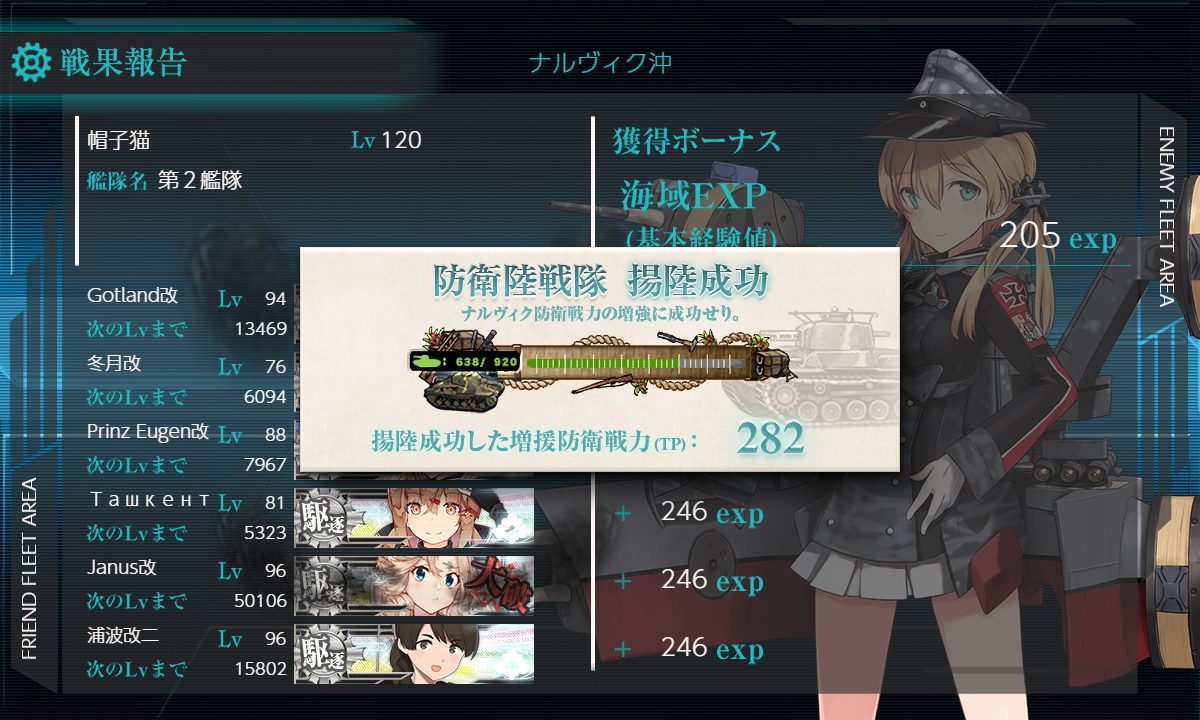Select Ташкент's destroyer banner
Screen dimensions: 1200x720
coord(414,516)
